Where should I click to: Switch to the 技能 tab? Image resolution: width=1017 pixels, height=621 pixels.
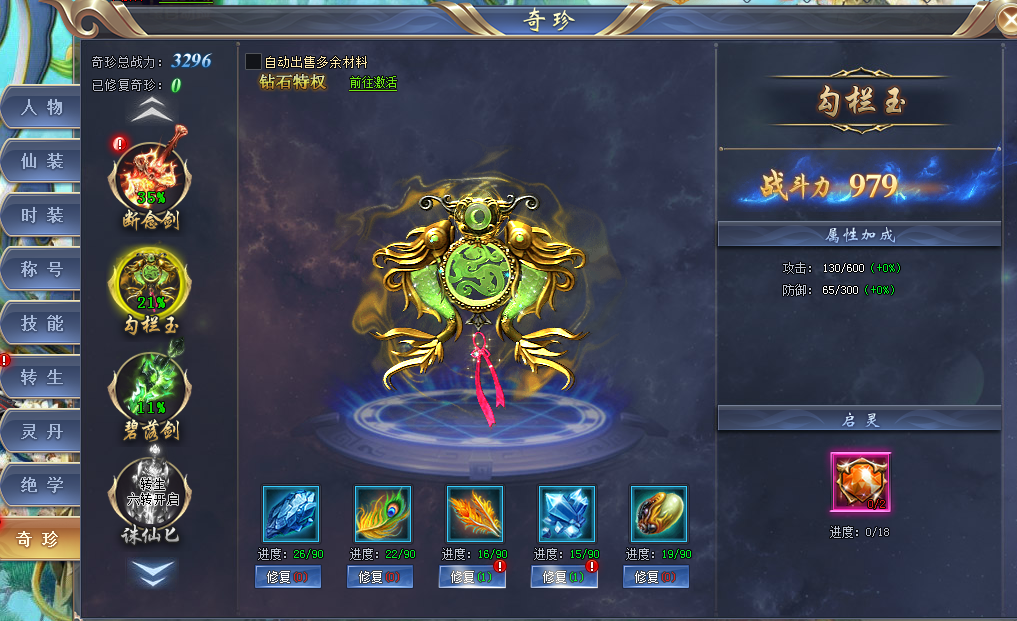coord(41,323)
